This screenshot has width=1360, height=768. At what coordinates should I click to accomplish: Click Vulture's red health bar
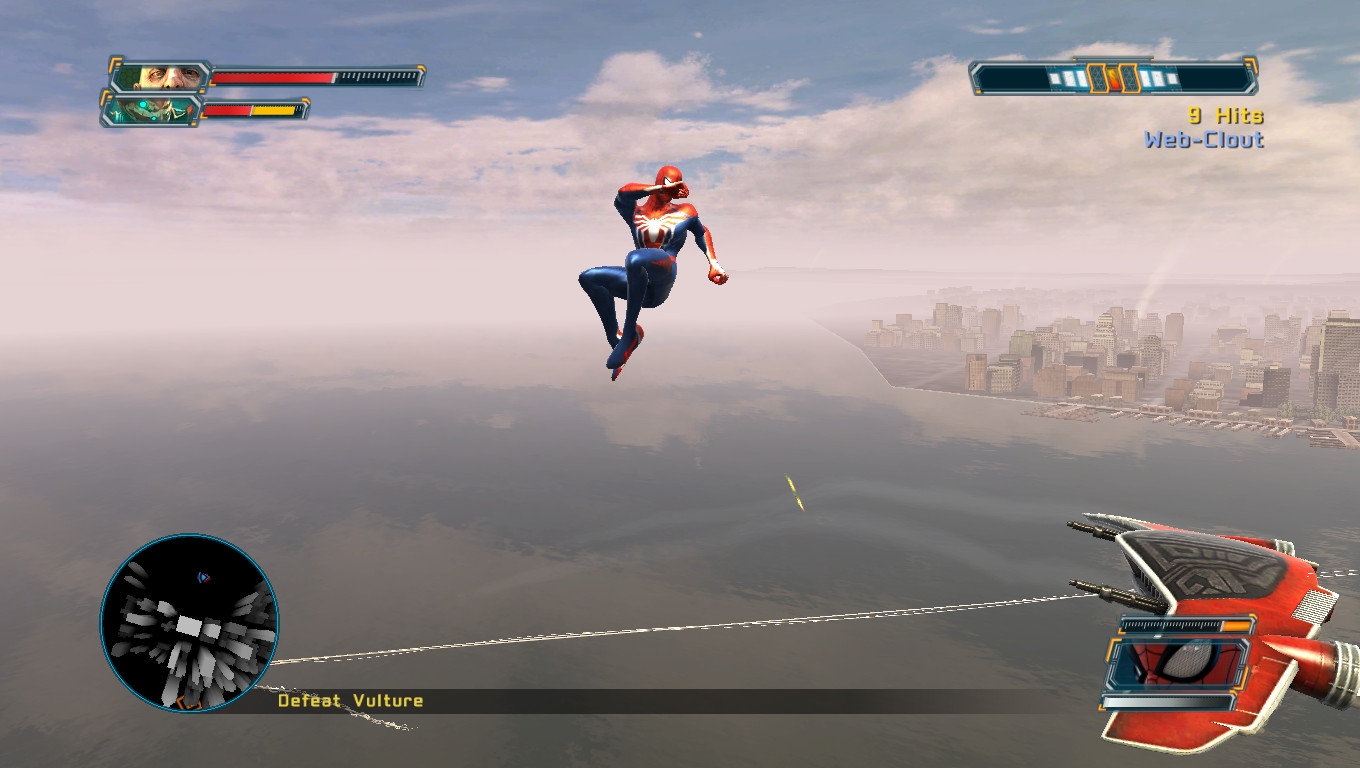pyautogui.click(x=272, y=74)
